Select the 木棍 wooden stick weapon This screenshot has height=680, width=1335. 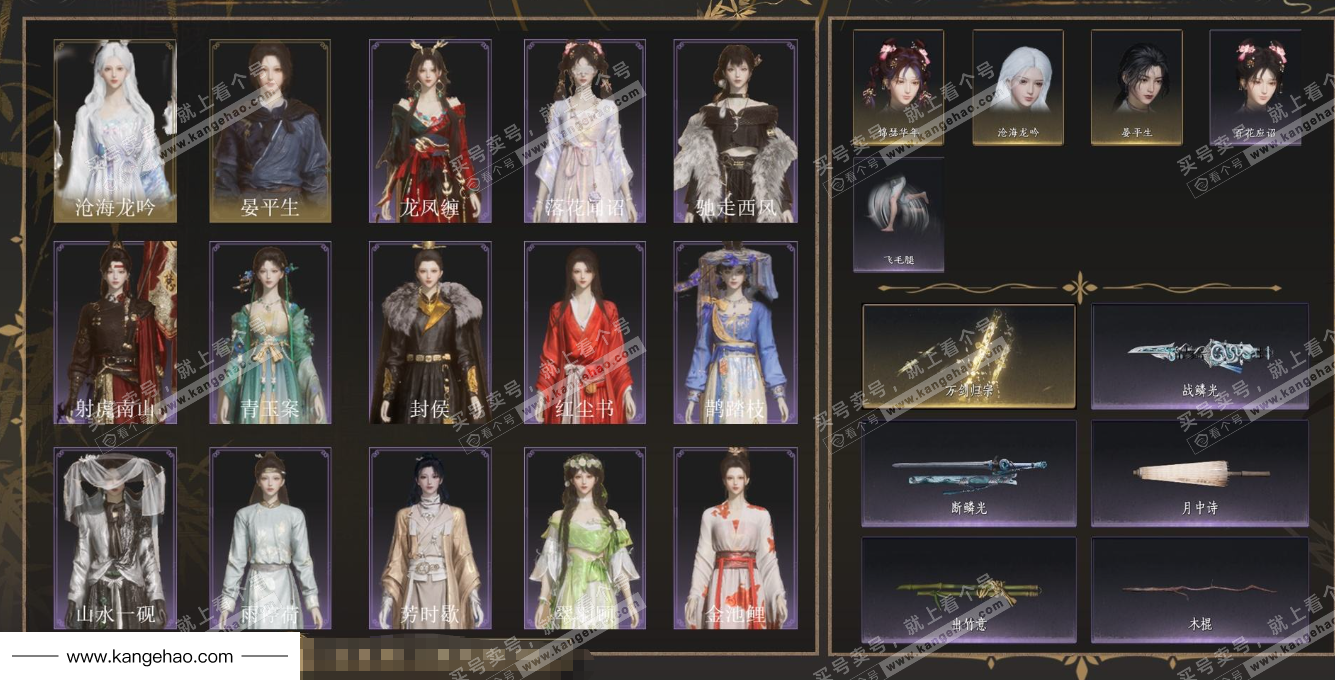coord(1199,590)
